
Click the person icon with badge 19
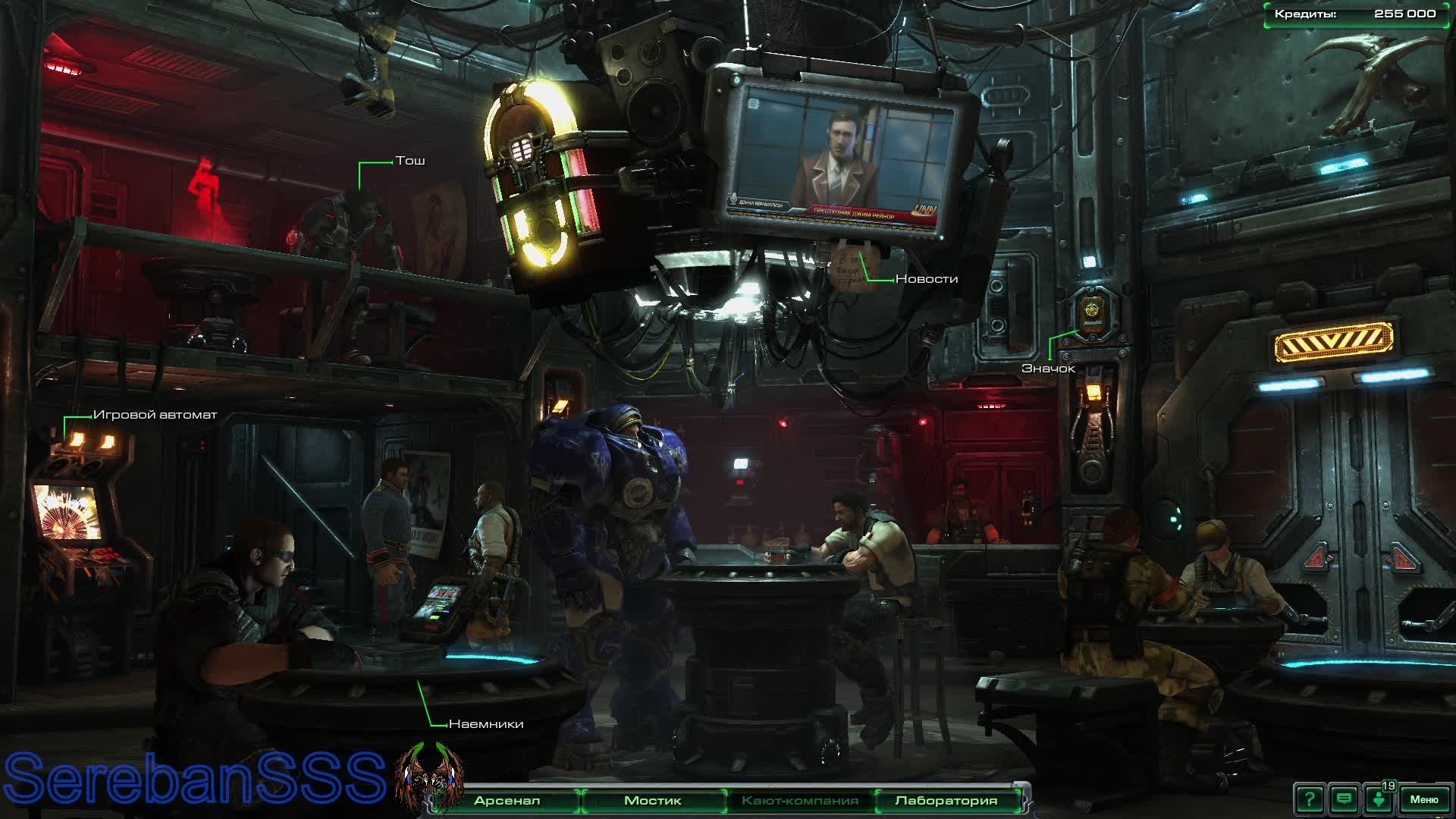[x=1379, y=799]
